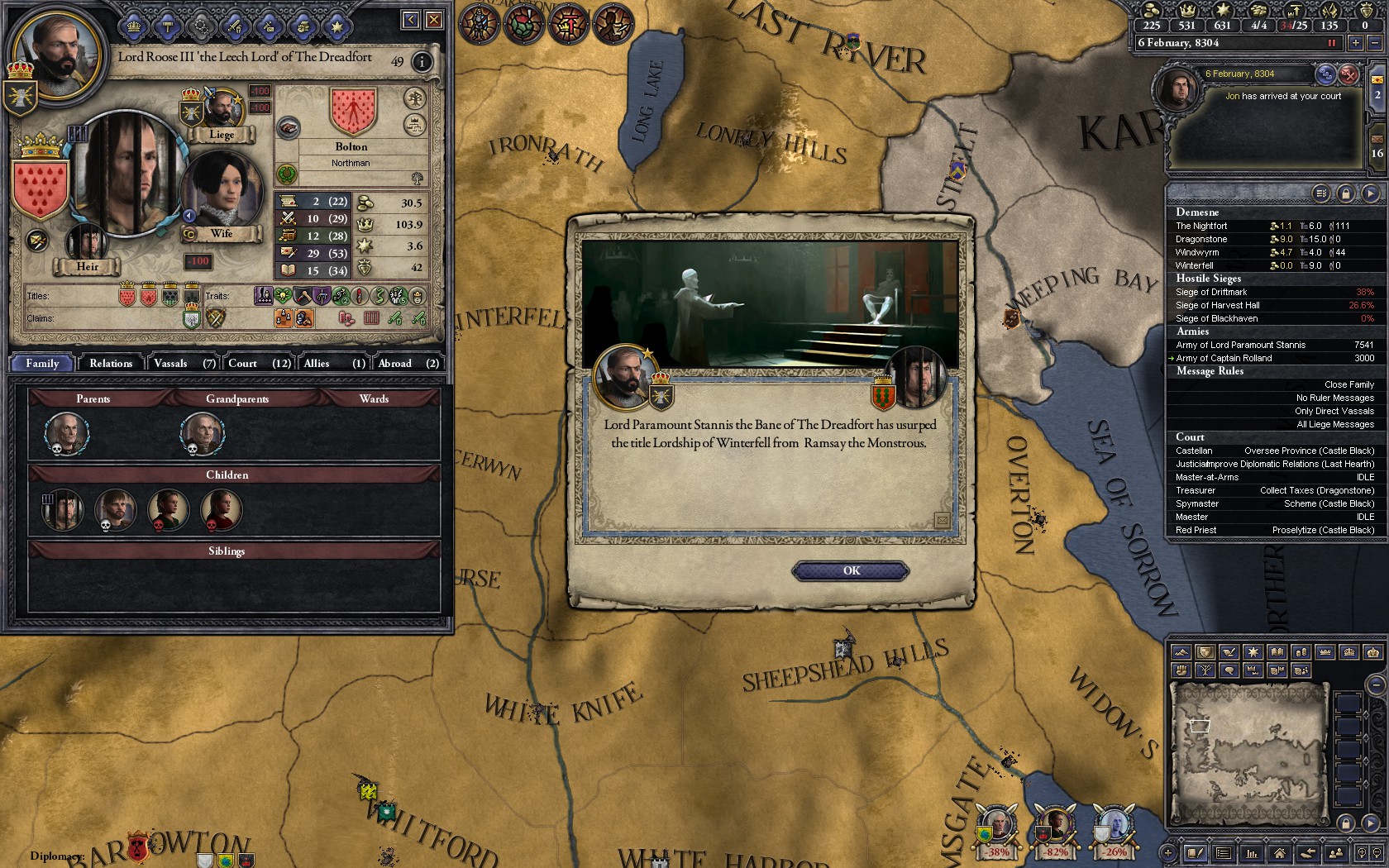Open the imprisoned Heir portrait
Screen dimensions: 1389x868
(86, 244)
